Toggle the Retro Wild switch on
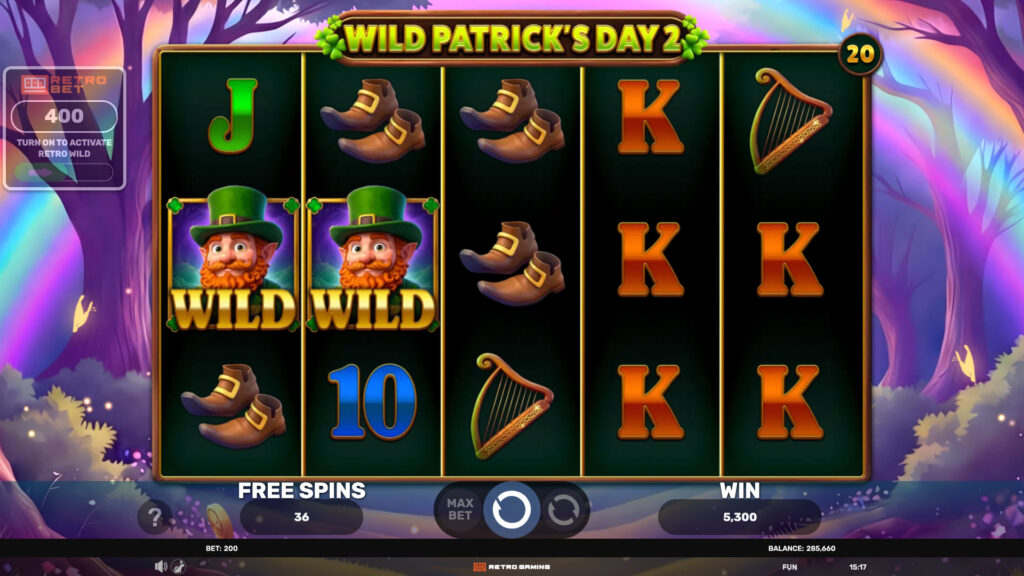The image size is (1024, 576). 64,172
